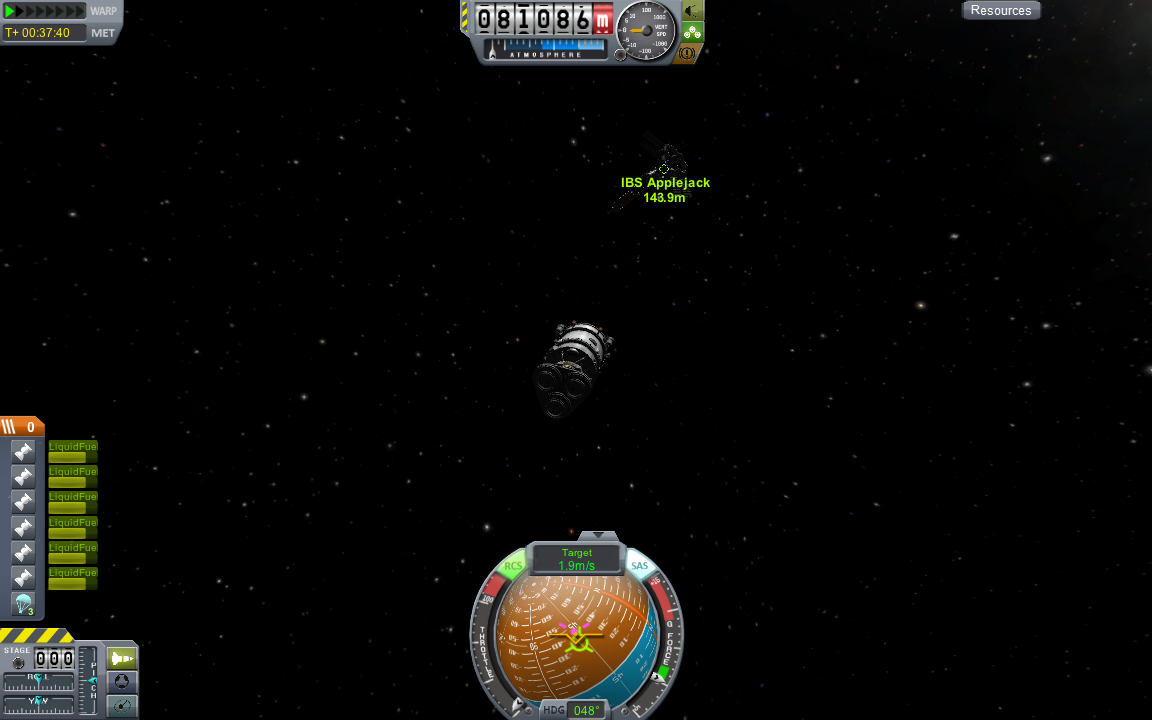Click the time warp arrows bar
This screenshot has height=720, width=1152.
45,11
